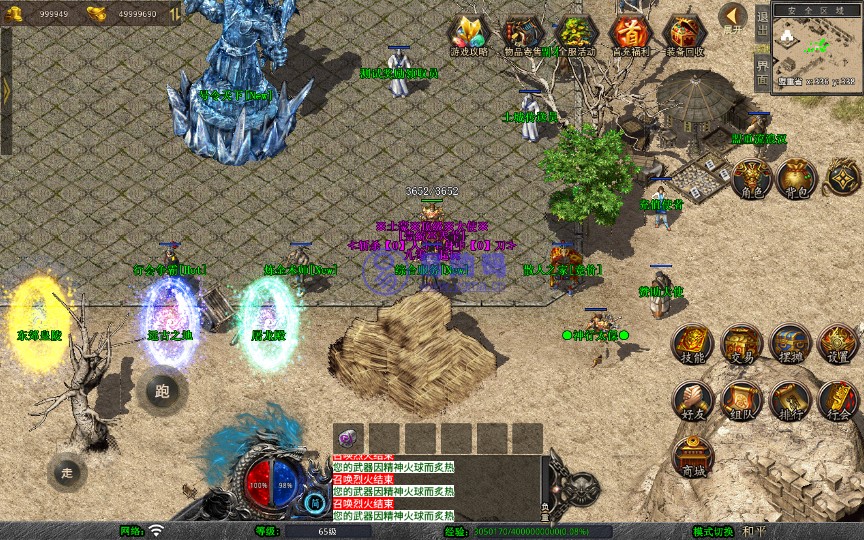The height and width of the screenshot is (540, 864).
Task: Toggle the 跑 run button
Action: click(x=162, y=390)
